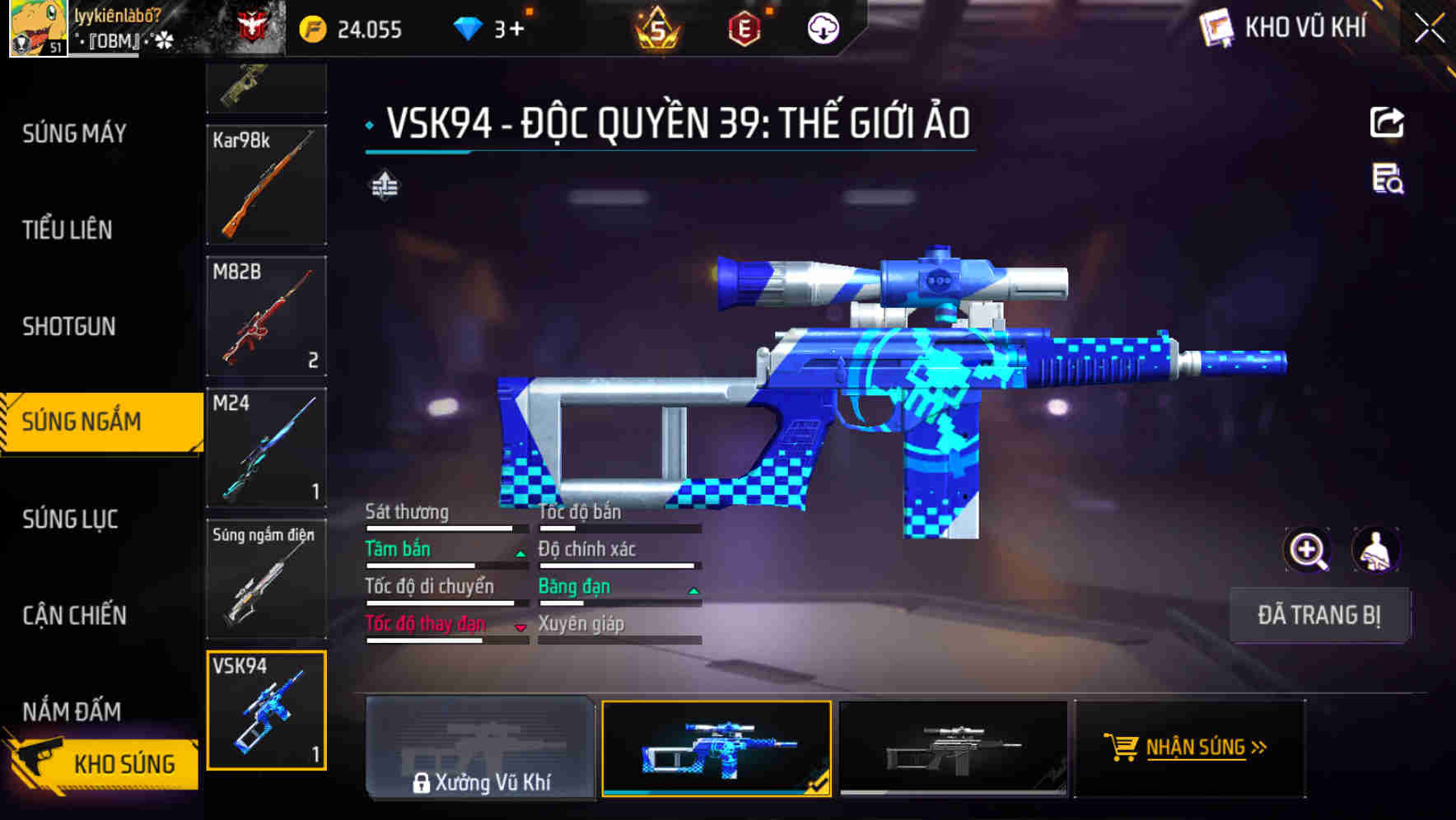Click the weapon attributes icon below the title

pos(384,186)
